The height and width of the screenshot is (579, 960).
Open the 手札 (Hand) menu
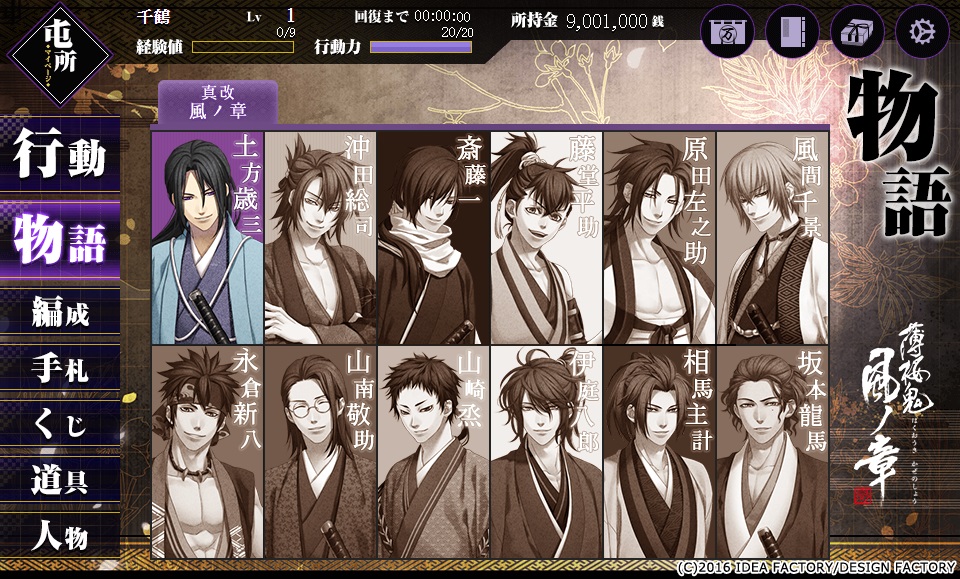click(60, 370)
